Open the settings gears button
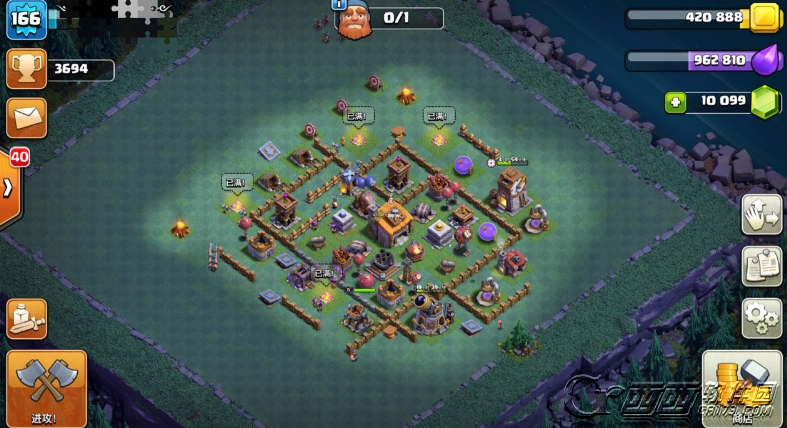Viewport: 787px width, 428px height. pos(761,318)
